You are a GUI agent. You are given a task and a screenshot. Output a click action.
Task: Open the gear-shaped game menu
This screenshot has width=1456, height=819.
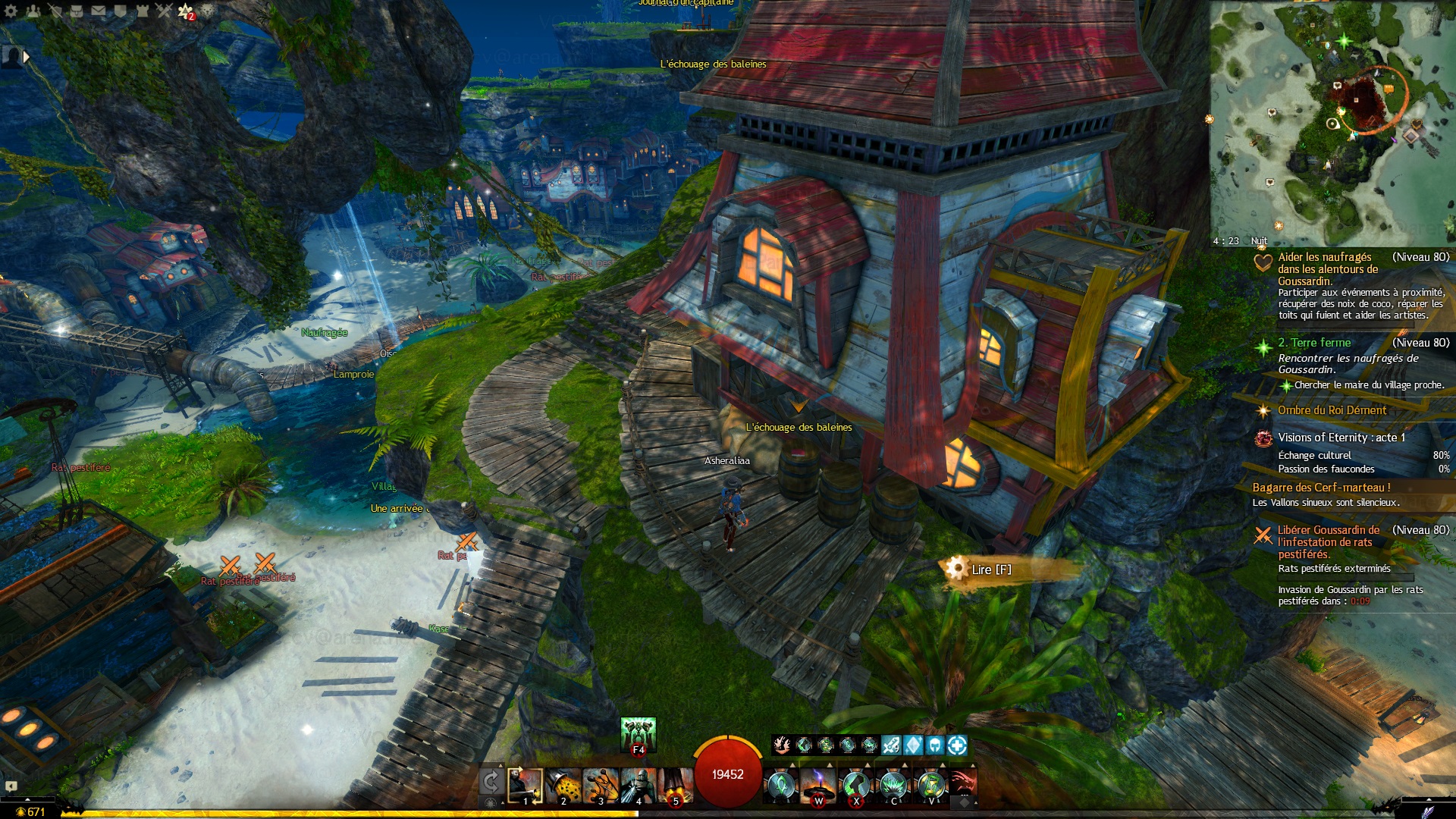click(11, 11)
